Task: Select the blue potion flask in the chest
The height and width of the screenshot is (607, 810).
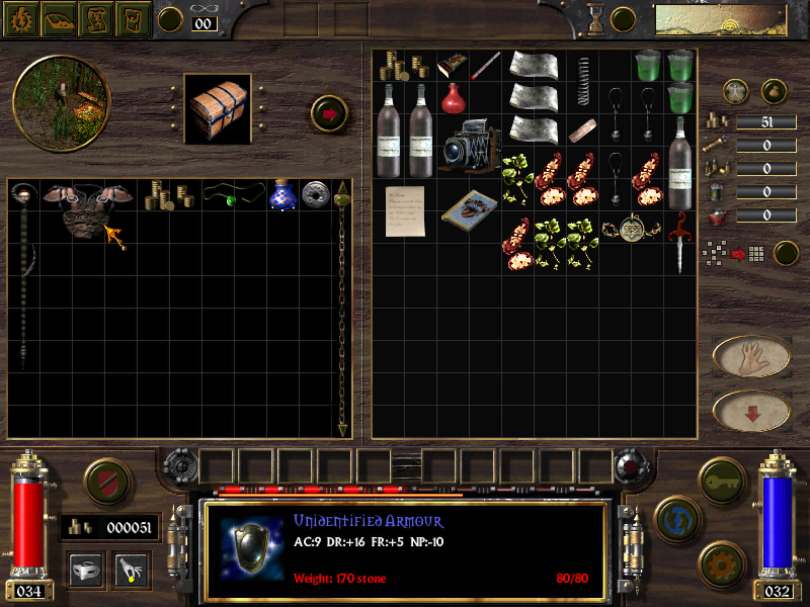Action: point(283,195)
